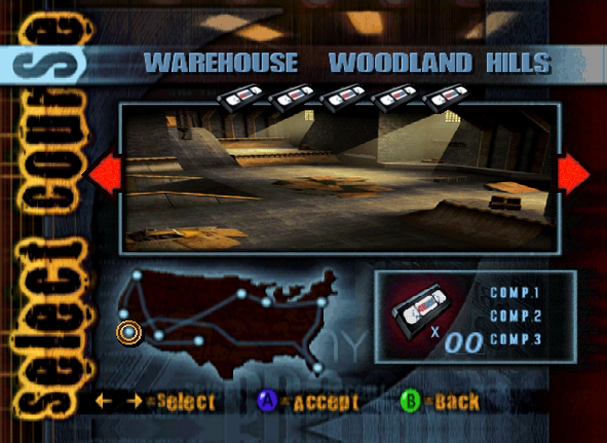Click the red right arrow beside the preview
This screenshot has width=607, height=443.
(573, 174)
